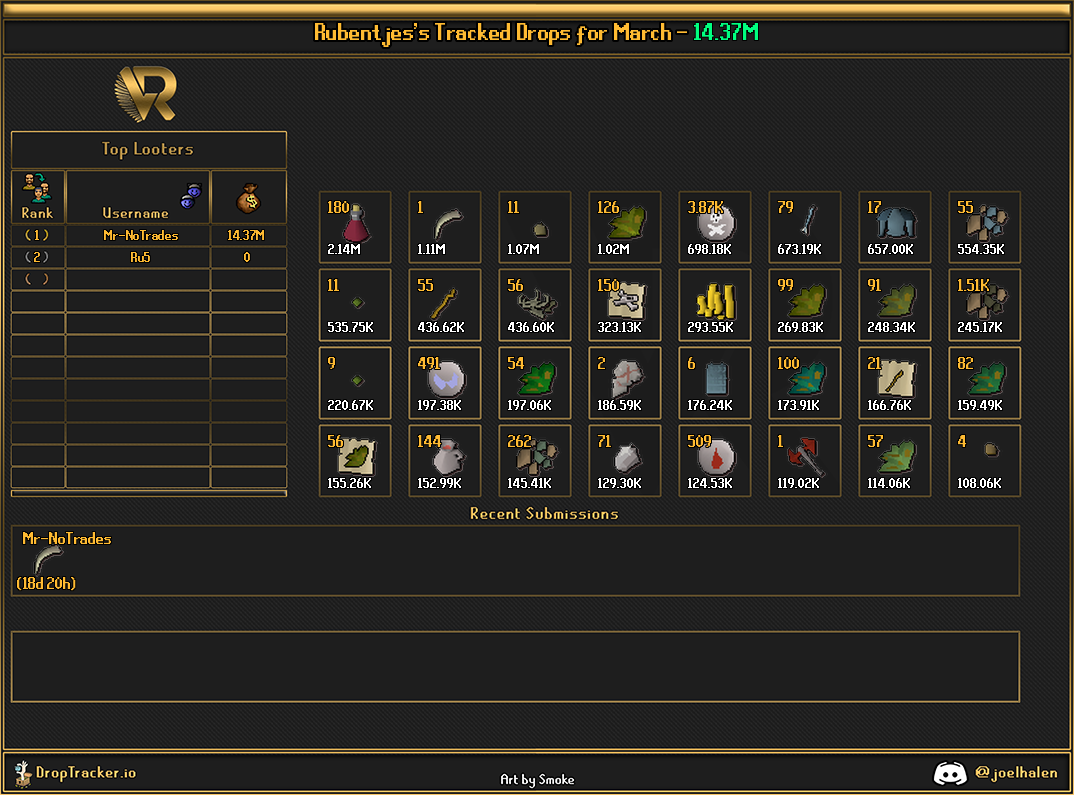This screenshot has height=795, width=1074.
Task: Select the blue platebody slot worth 657.00K
Action: [894, 227]
